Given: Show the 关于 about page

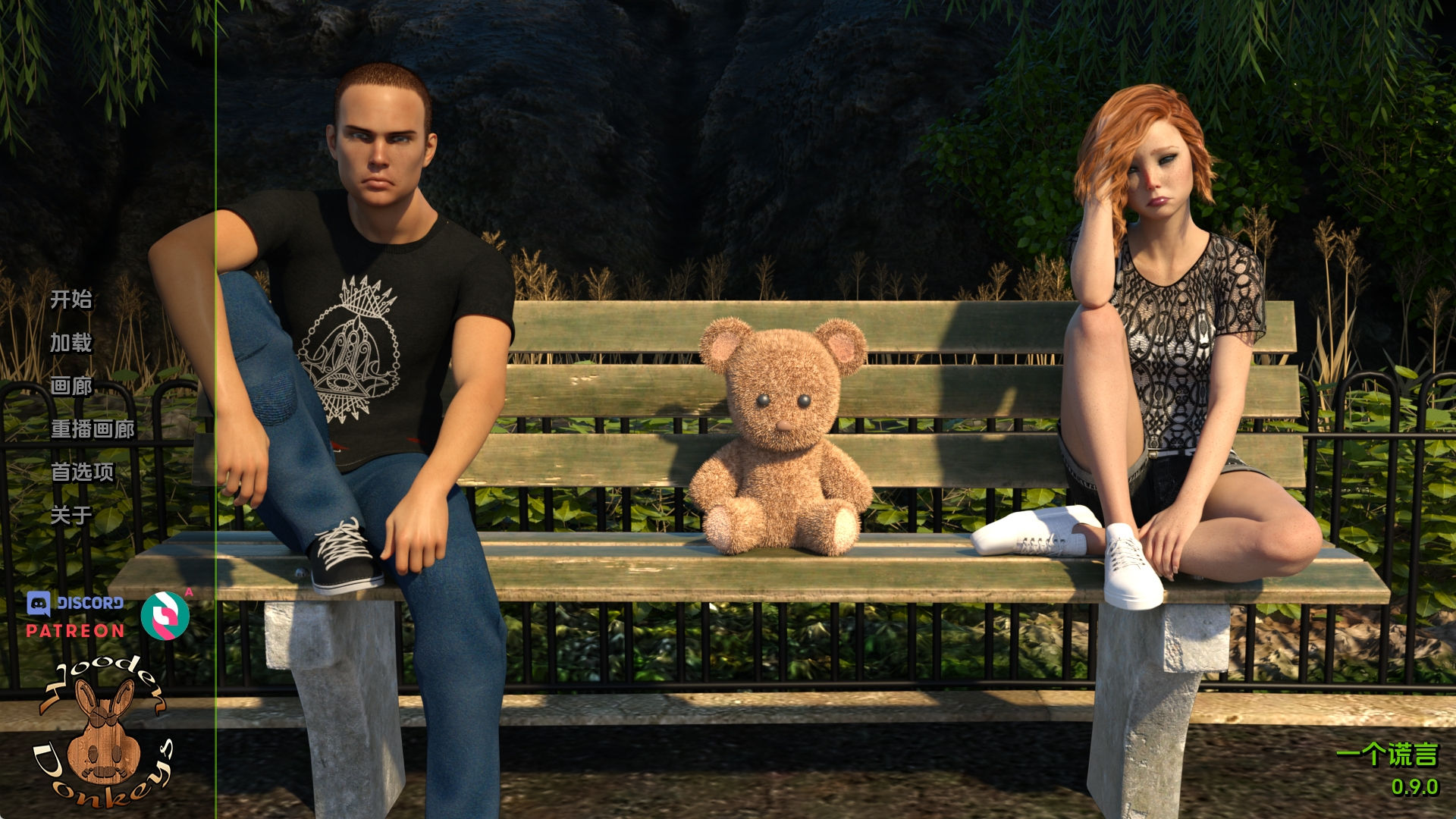Looking at the screenshot, I should (71, 516).
